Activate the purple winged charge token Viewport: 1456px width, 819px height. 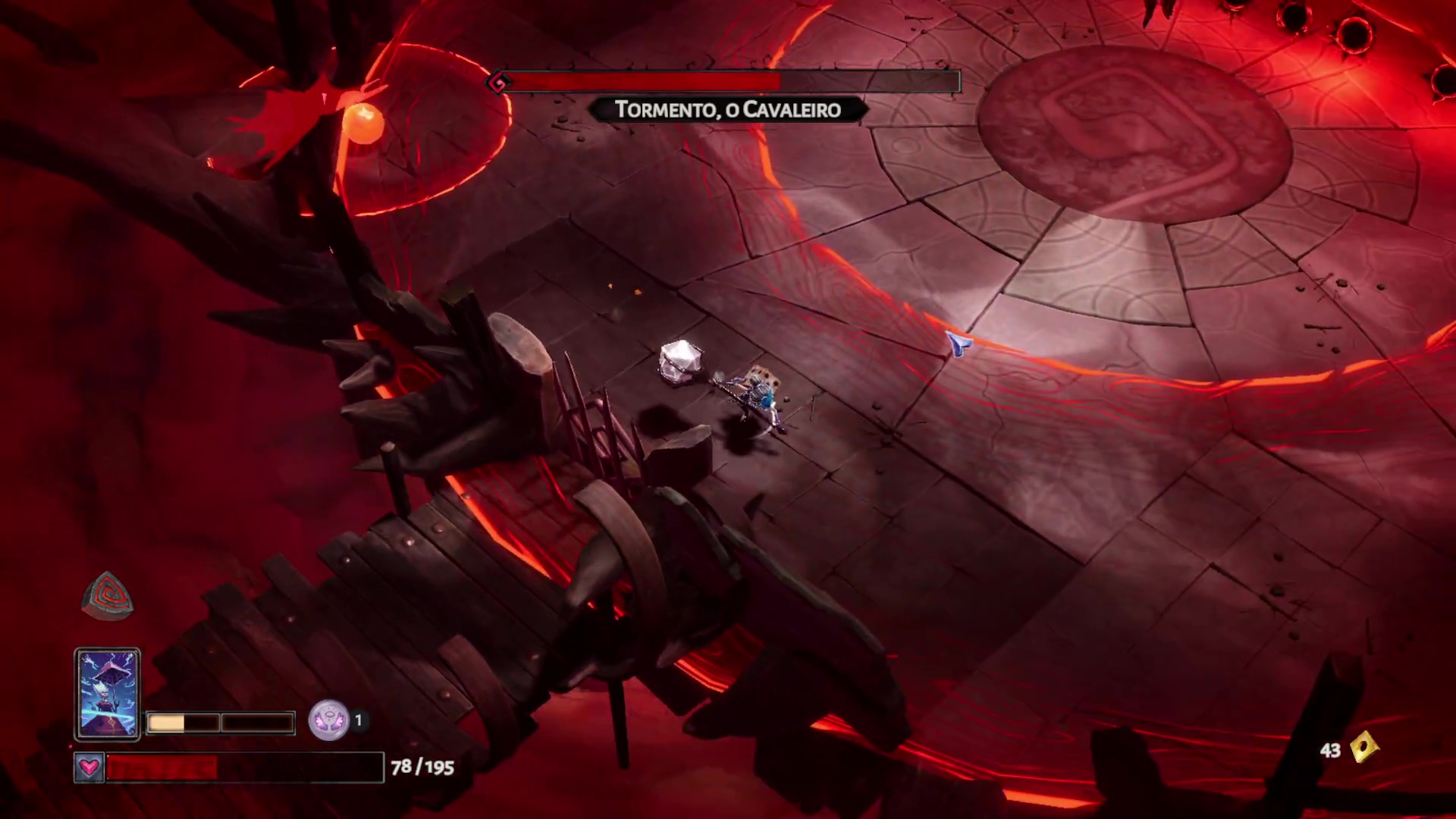tap(328, 720)
